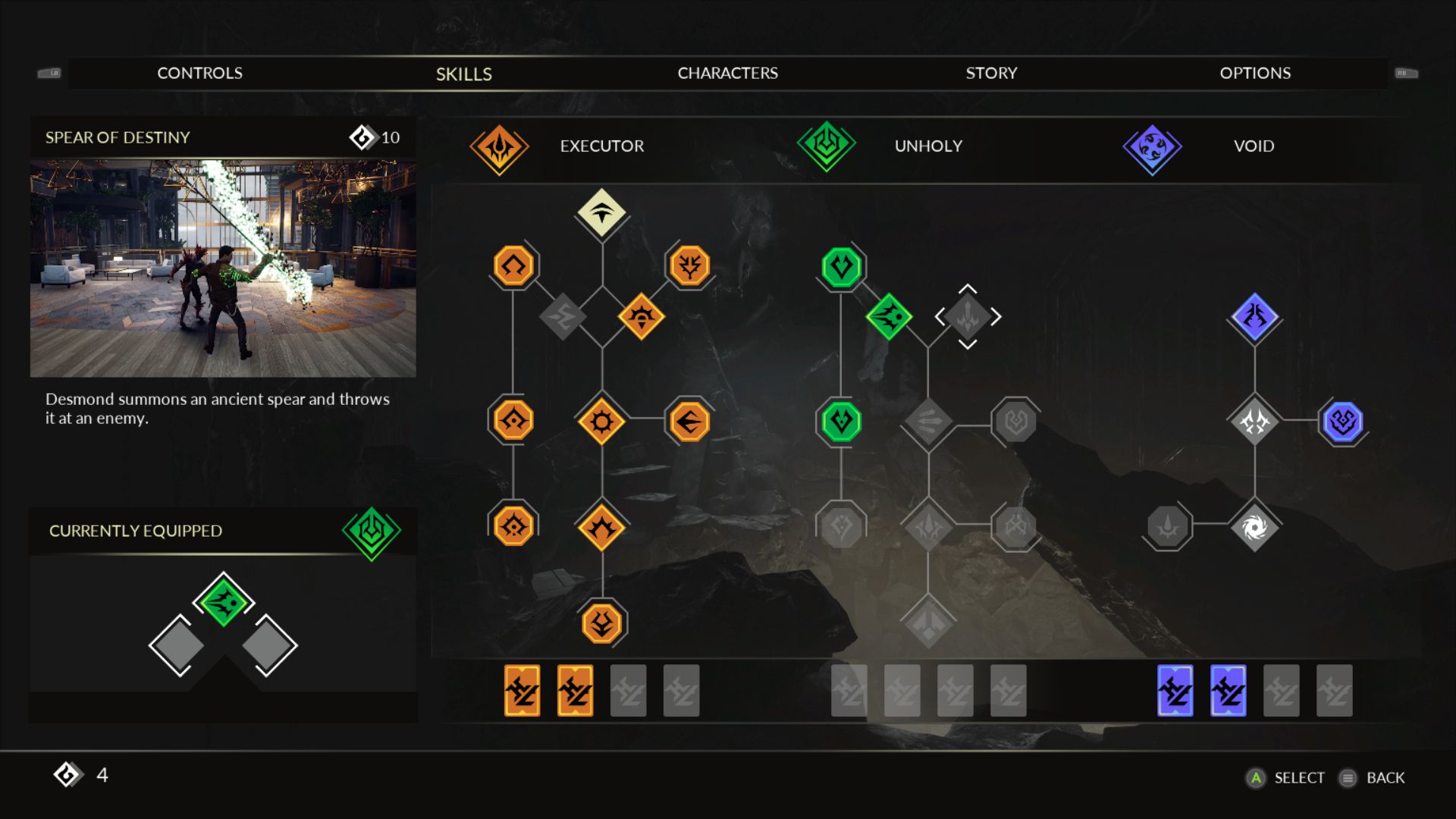Select the Skills tab

click(463, 74)
